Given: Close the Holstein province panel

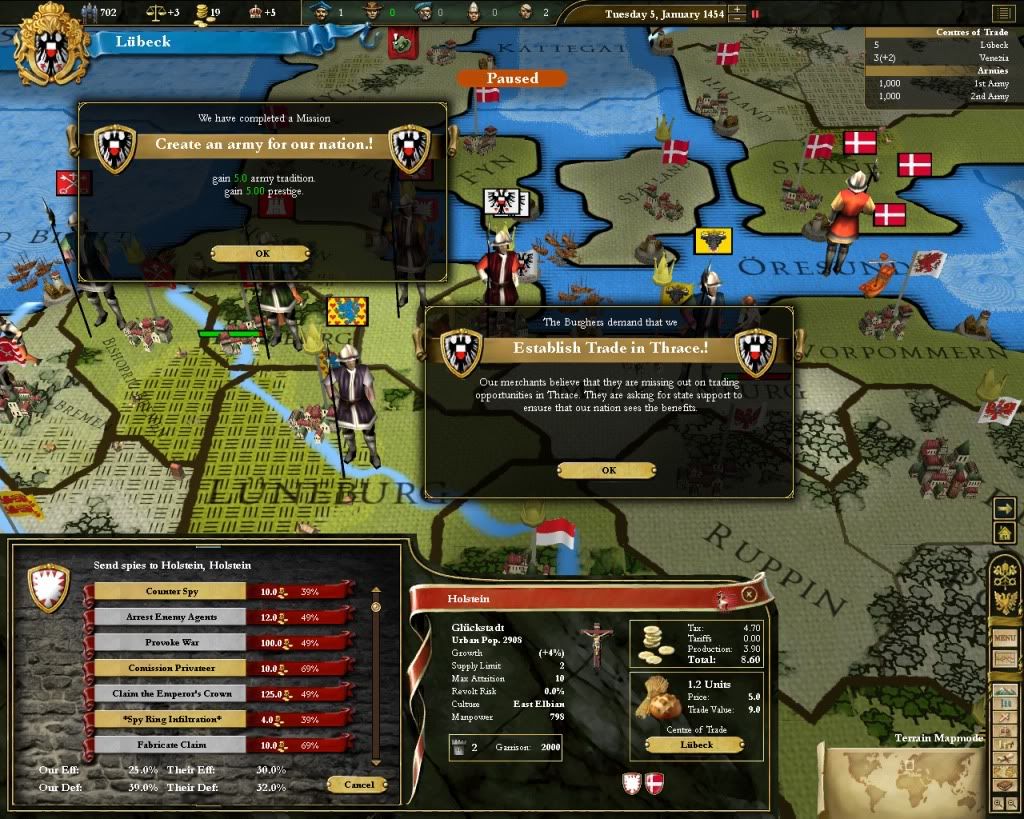Looking at the screenshot, I should (x=749, y=594).
